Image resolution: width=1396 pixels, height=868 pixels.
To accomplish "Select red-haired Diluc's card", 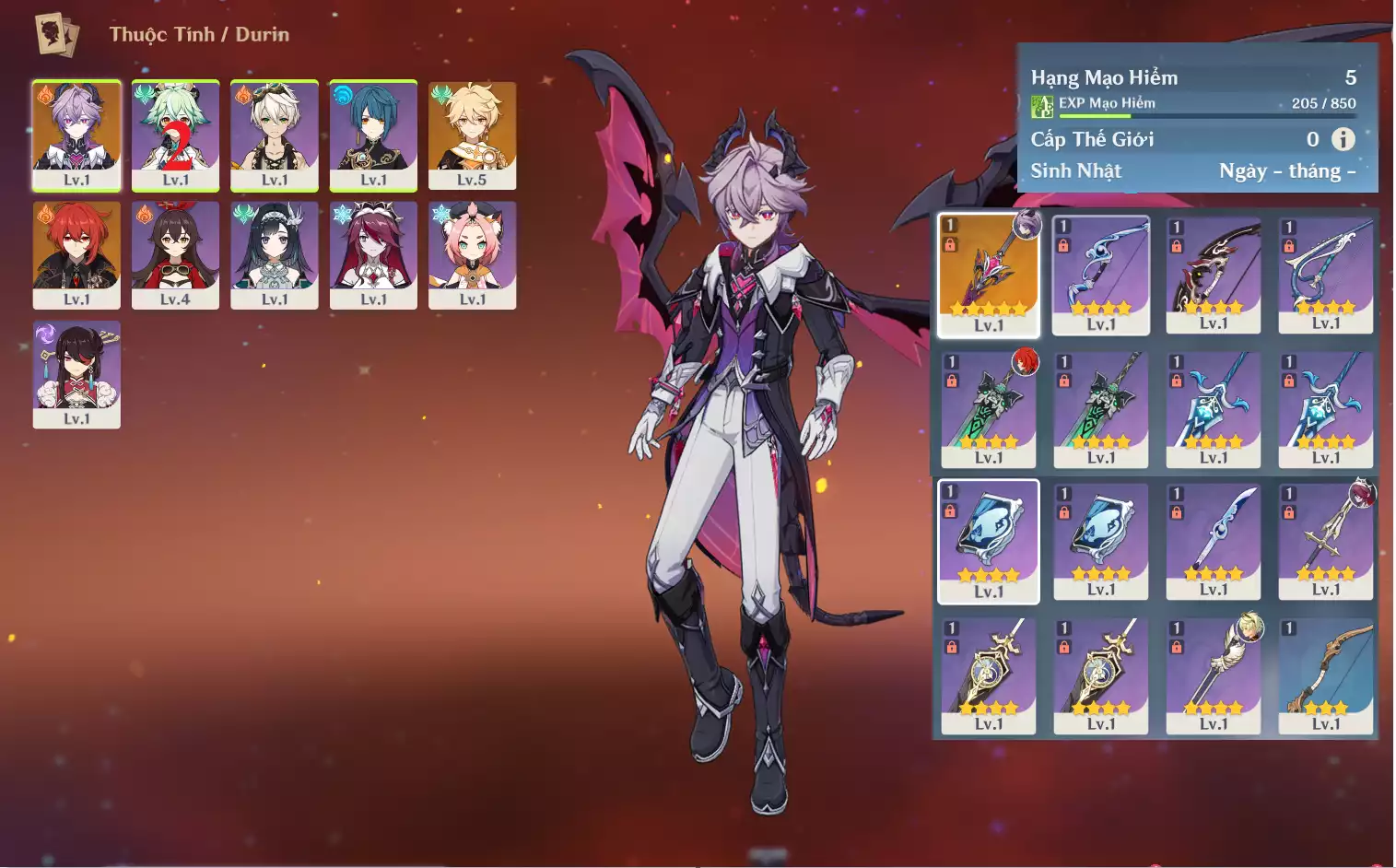I will pyautogui.click(x=76, y=255).
